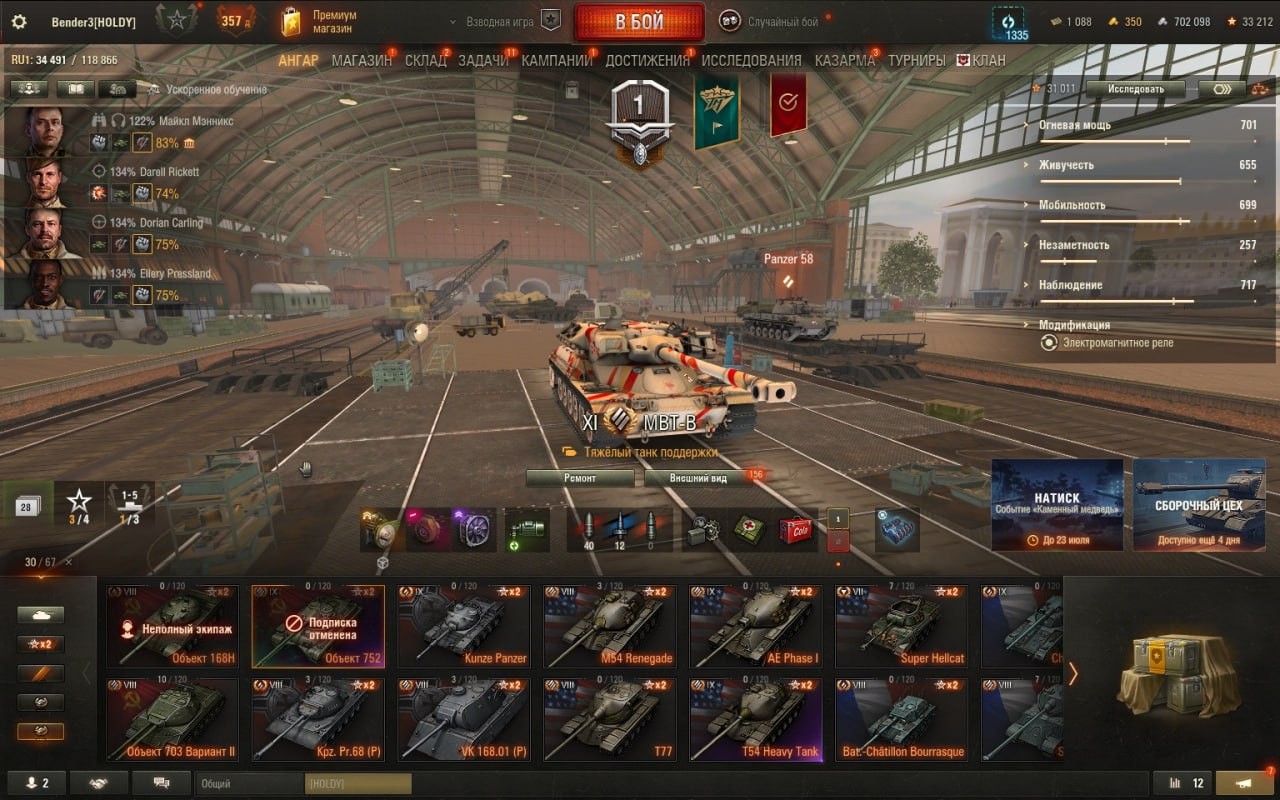The image size is (1280, 800).
Task: Open the Внешний вид customization
Action: coord(698,478)
